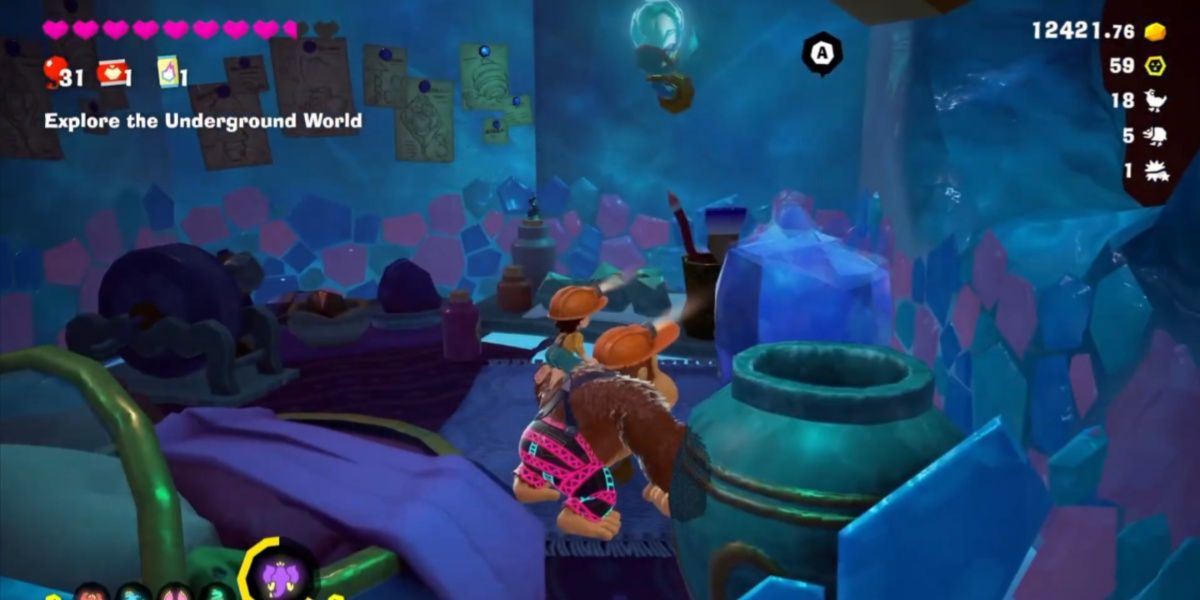Select the yellow hexagon Banandium chip icon
Viewport: 1200px width, 600px height.
[1155, 66]
